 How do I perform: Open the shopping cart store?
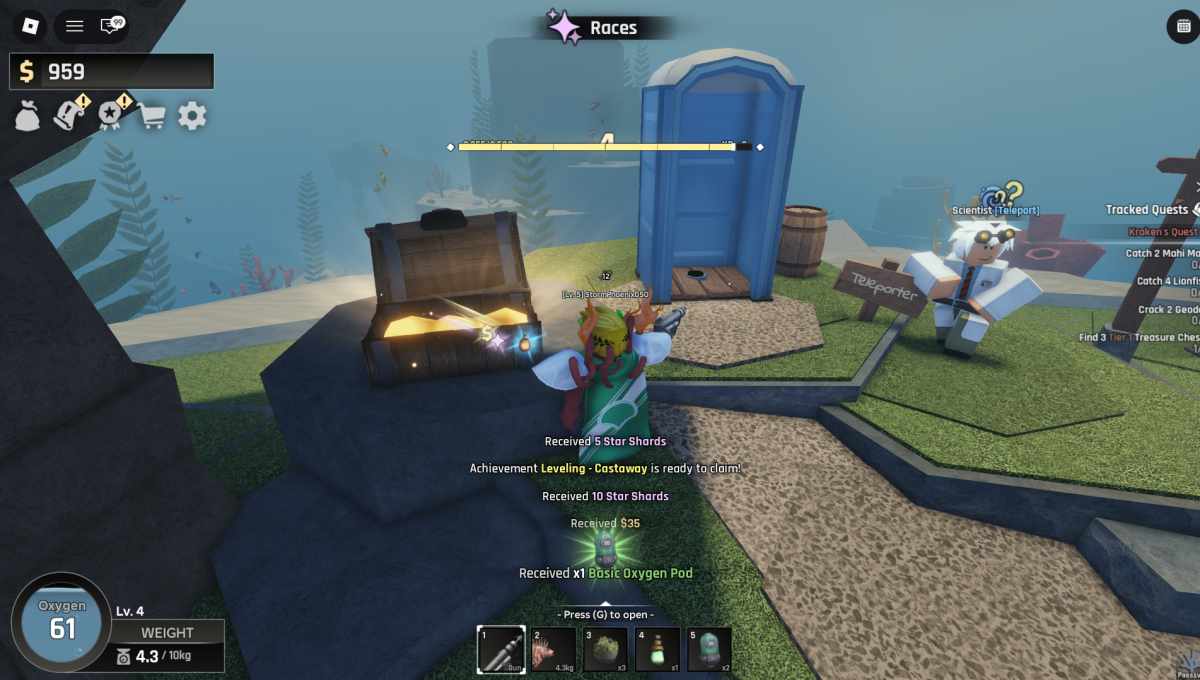pyautogui.click(x=151, y=116)
